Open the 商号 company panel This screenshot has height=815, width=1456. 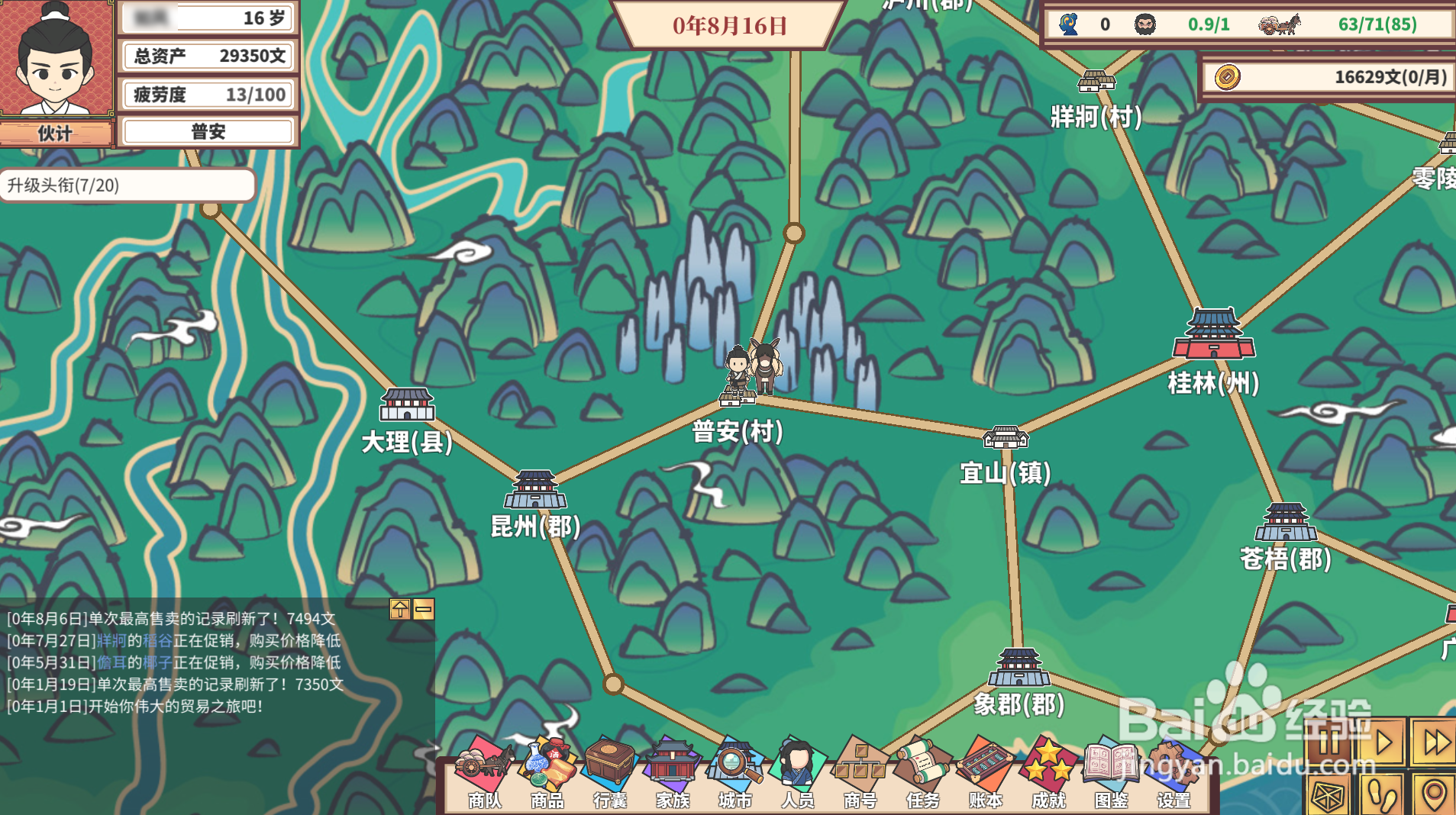click(x=860, y=771)
